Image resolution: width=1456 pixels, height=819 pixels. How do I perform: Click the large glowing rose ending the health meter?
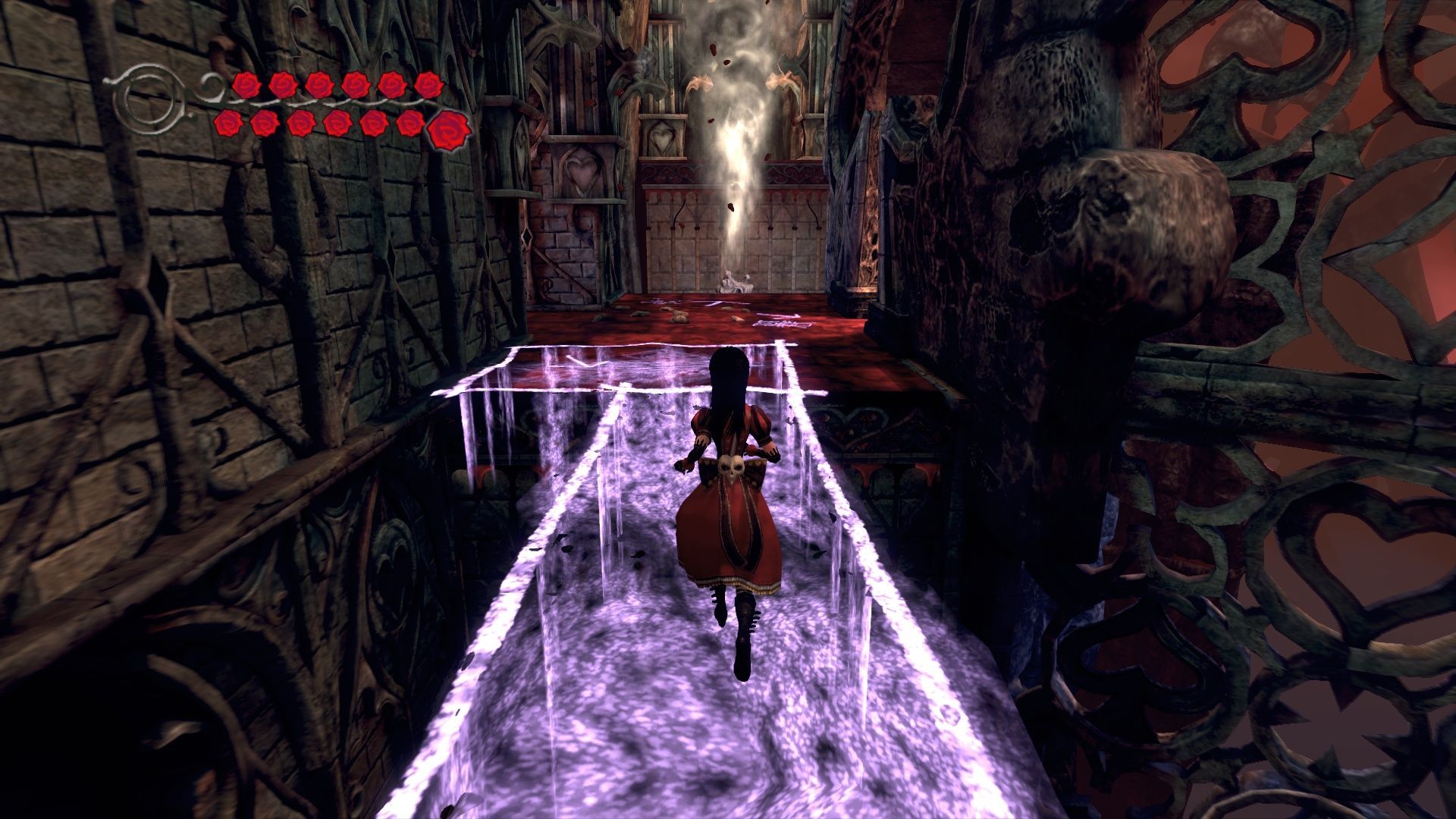click(449, 127)
